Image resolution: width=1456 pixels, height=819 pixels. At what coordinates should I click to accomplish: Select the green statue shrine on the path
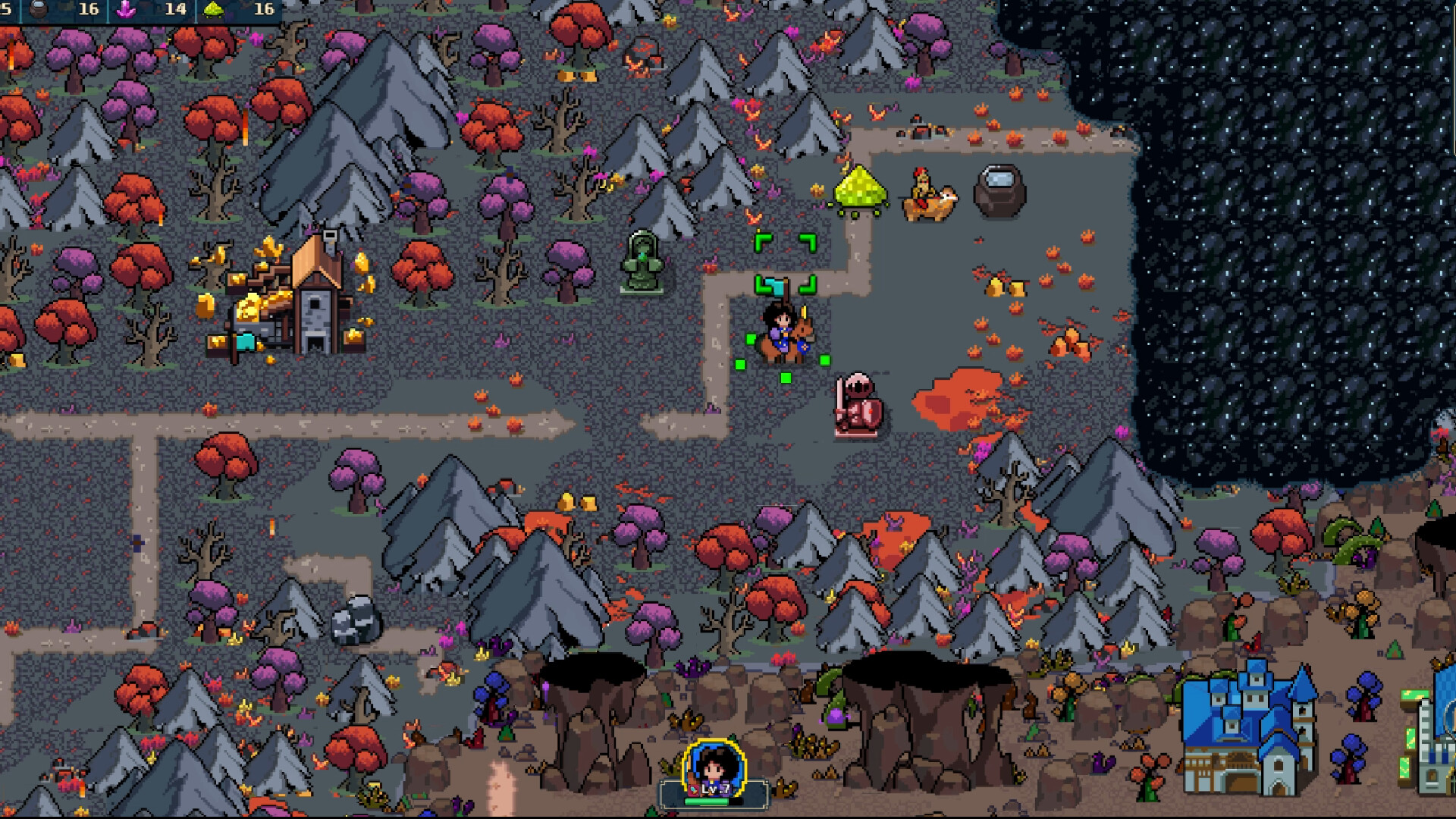pyautogui.click(x=641, y=262)
